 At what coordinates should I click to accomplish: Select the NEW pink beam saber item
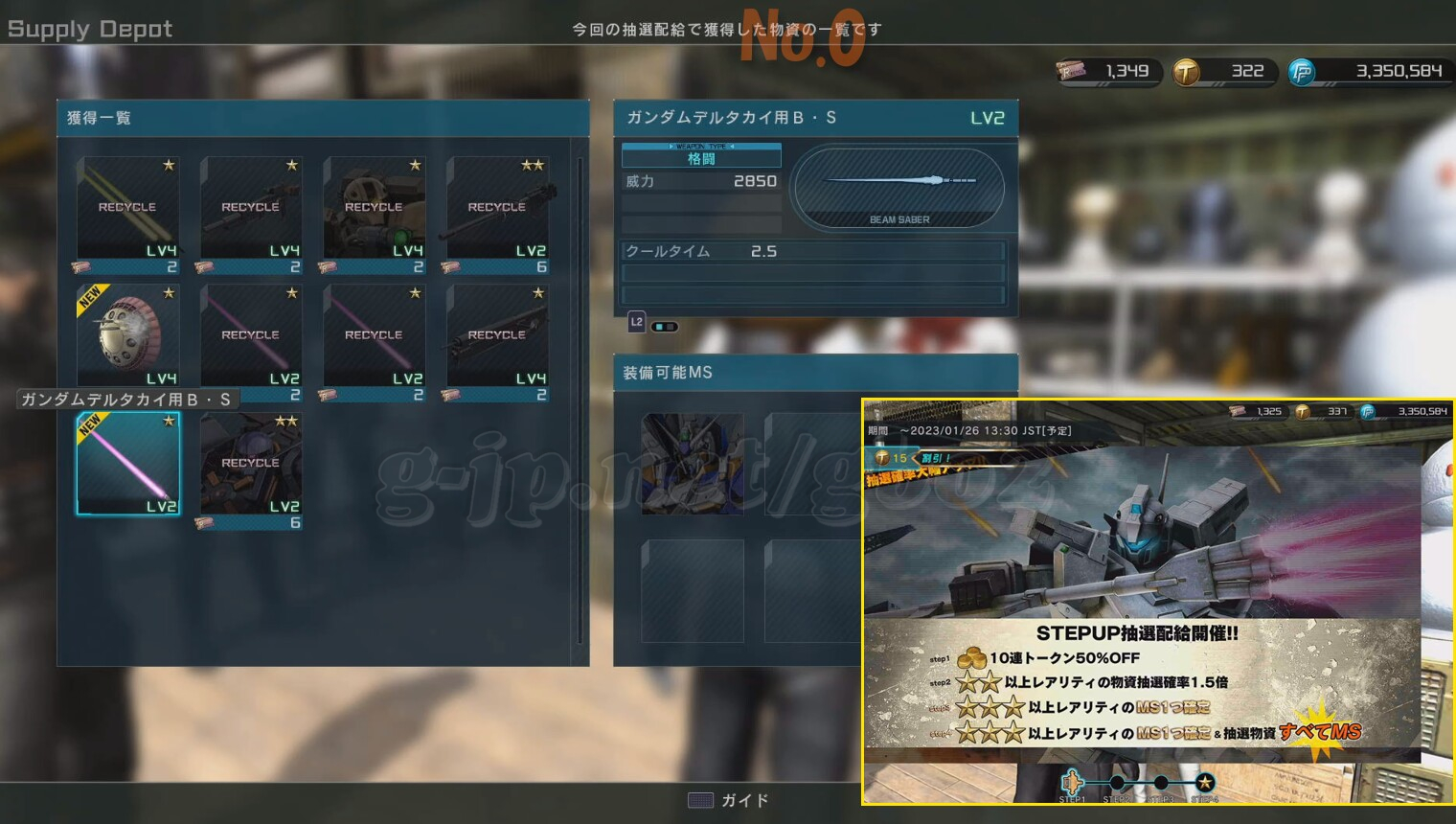pyautogui.click(x=128, y=464)
